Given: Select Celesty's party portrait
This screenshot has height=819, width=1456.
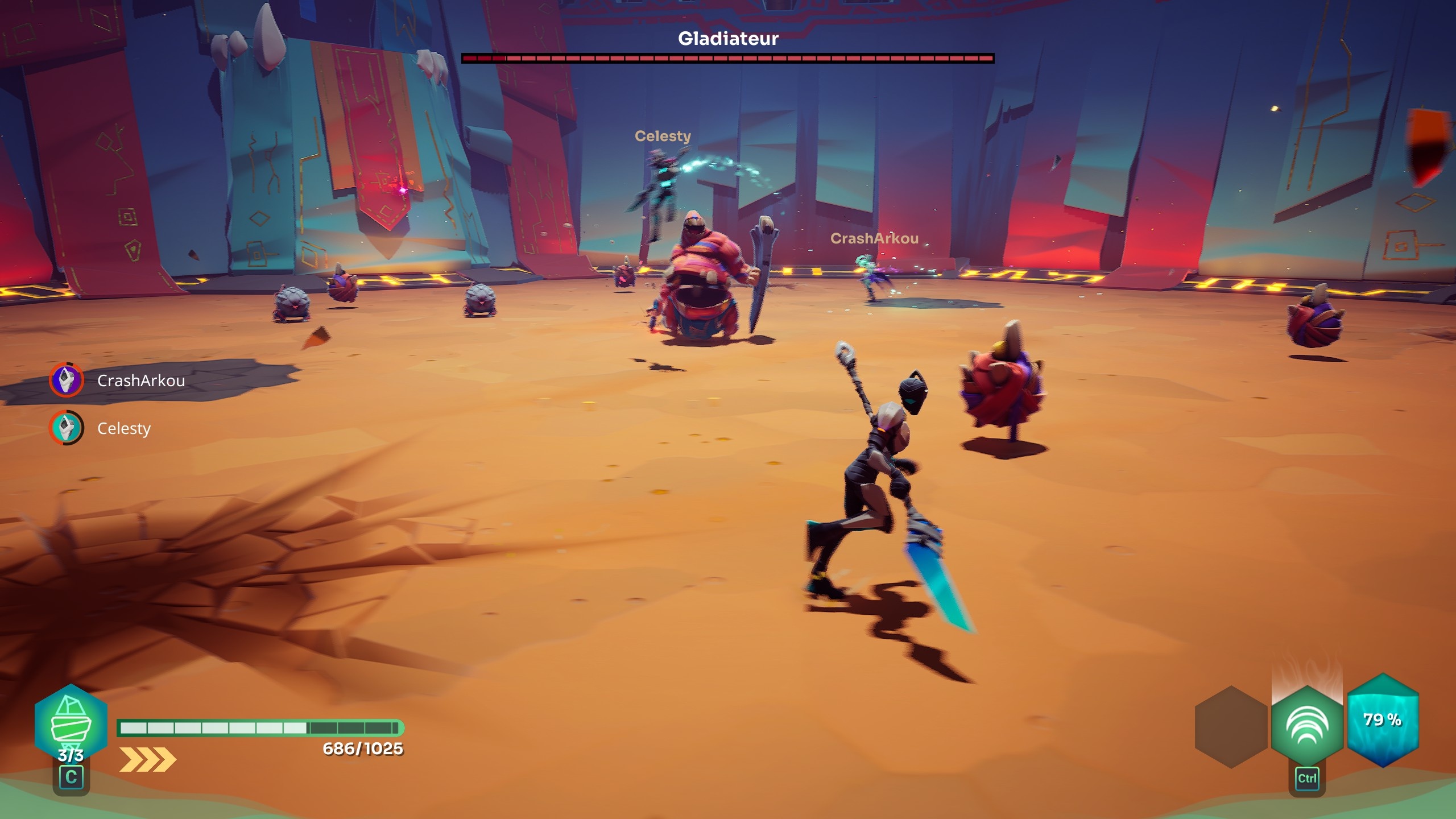Looking at the screenshot, I should point(67,428).
